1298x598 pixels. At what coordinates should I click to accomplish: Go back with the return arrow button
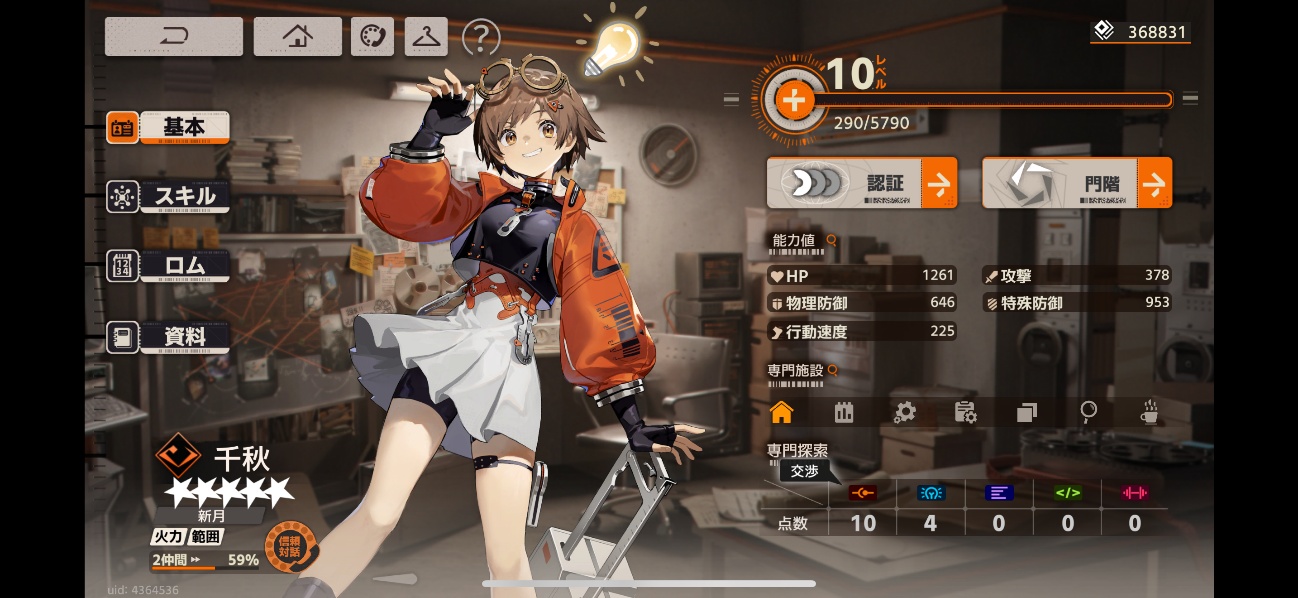(174, 37)
